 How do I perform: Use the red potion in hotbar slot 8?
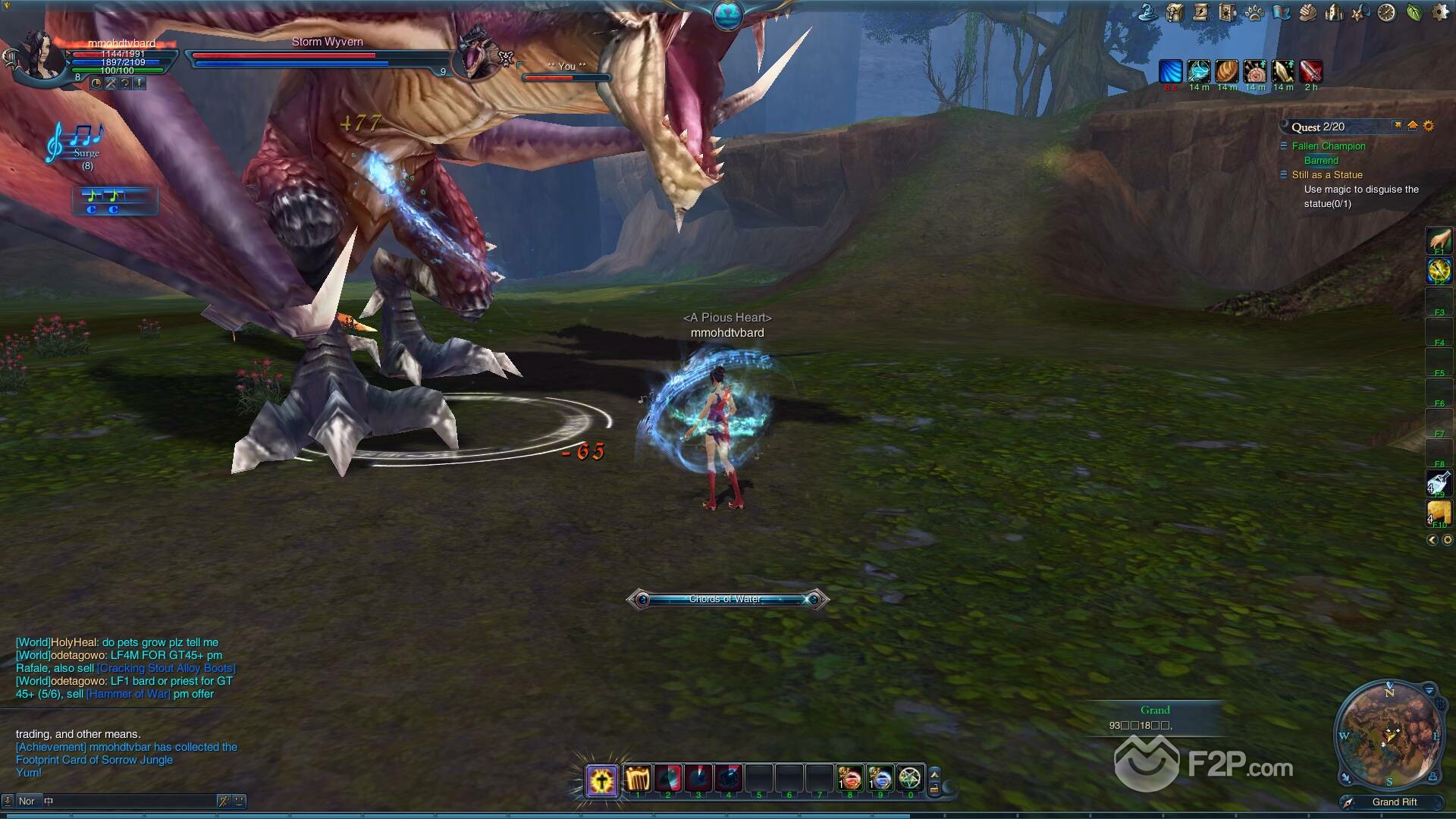(x=850, y=779)
